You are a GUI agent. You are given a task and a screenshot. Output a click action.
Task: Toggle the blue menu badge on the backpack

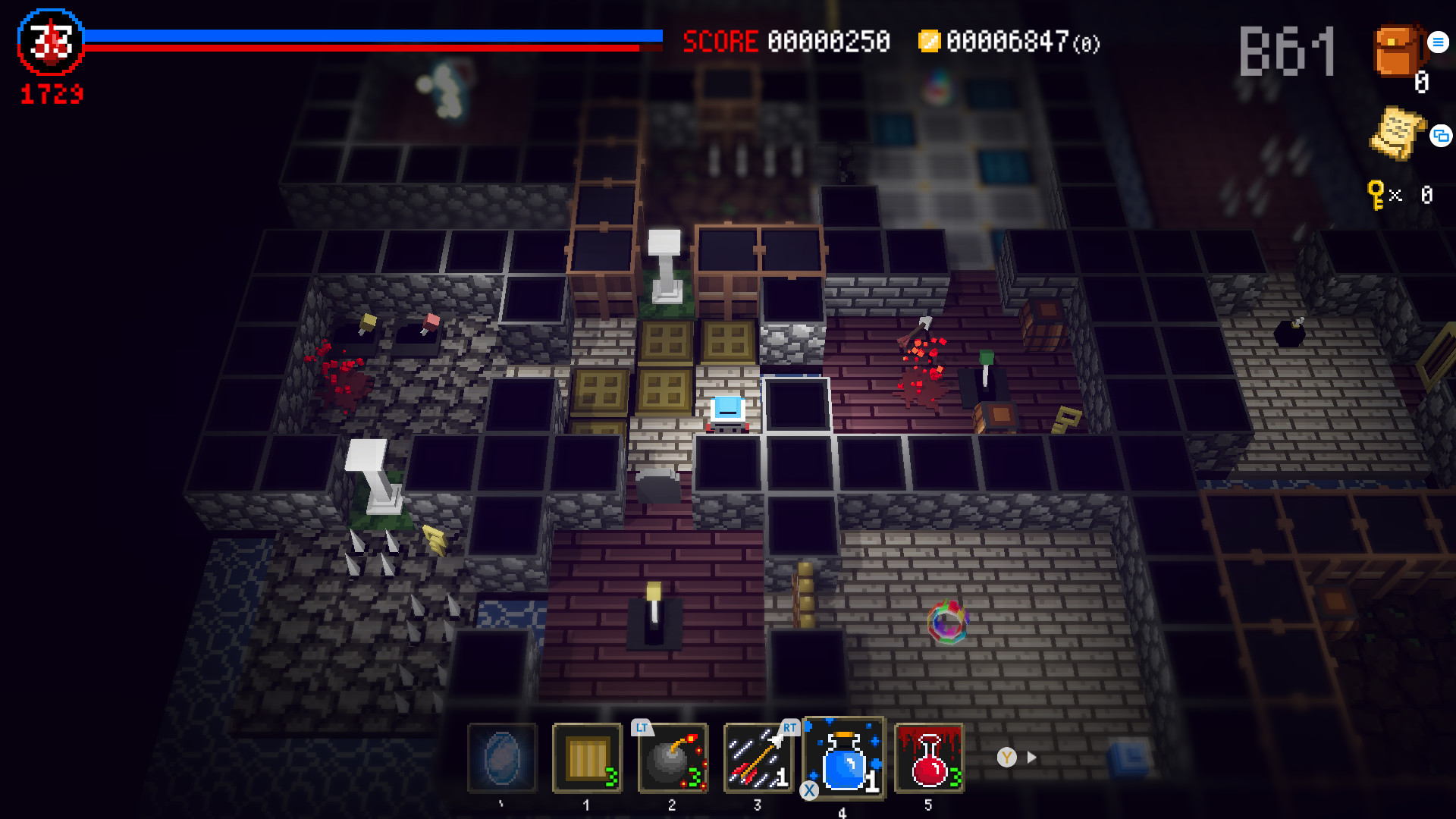[1437, 42]
